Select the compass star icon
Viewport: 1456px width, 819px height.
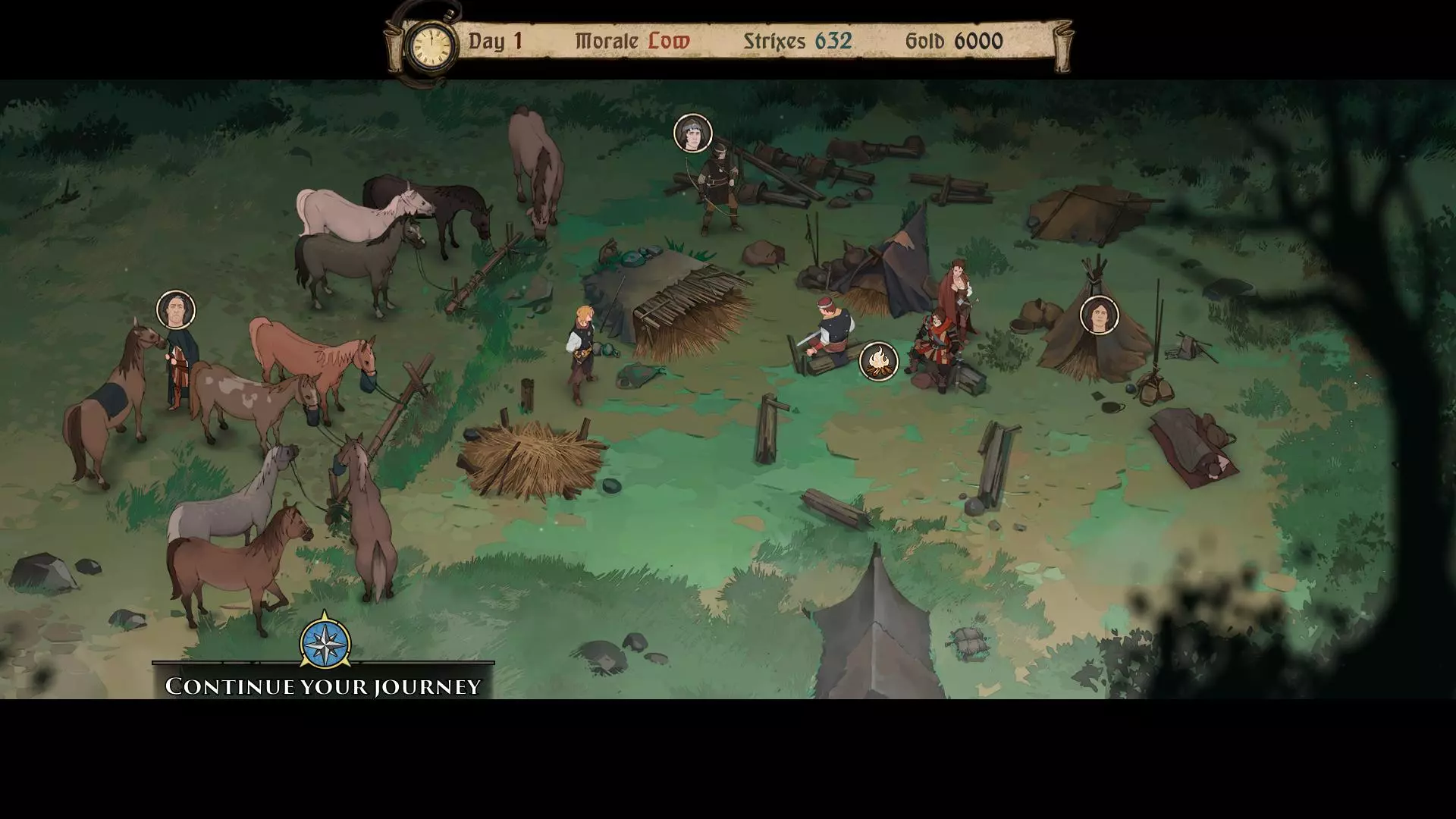tap(325, 643)
